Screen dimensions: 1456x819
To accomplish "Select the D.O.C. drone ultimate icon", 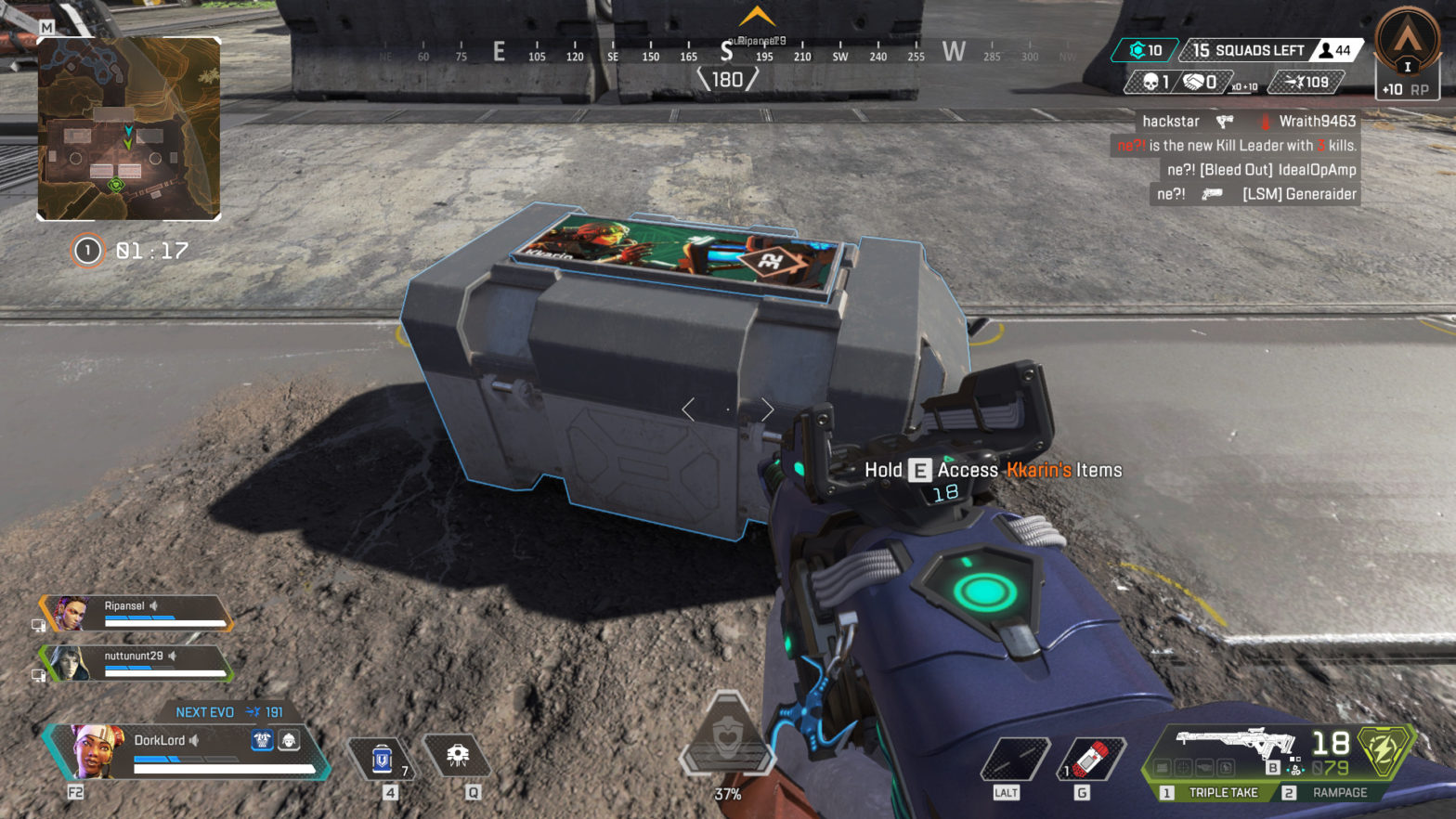I will [457, 754].
